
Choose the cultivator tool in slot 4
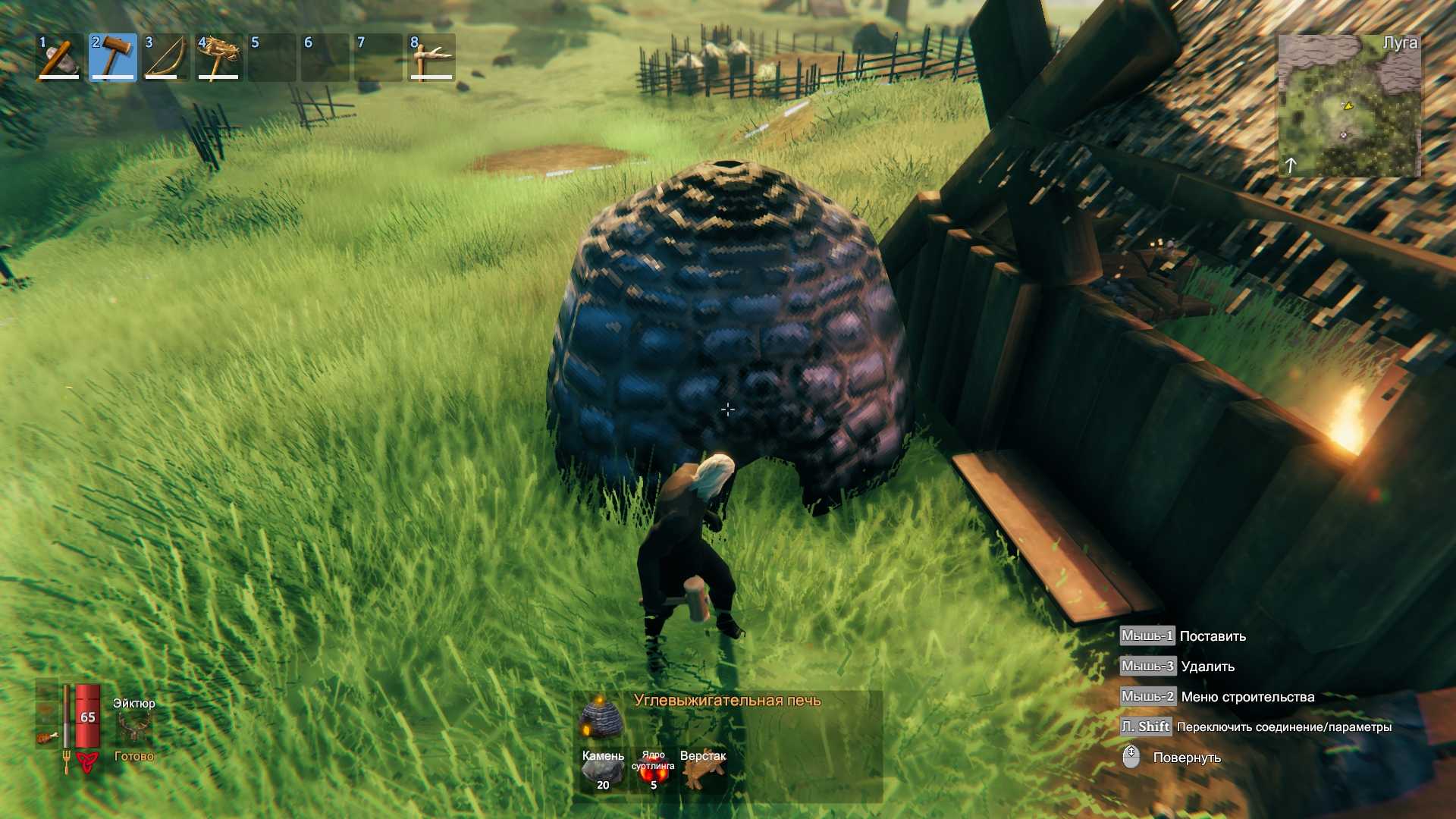218,58
